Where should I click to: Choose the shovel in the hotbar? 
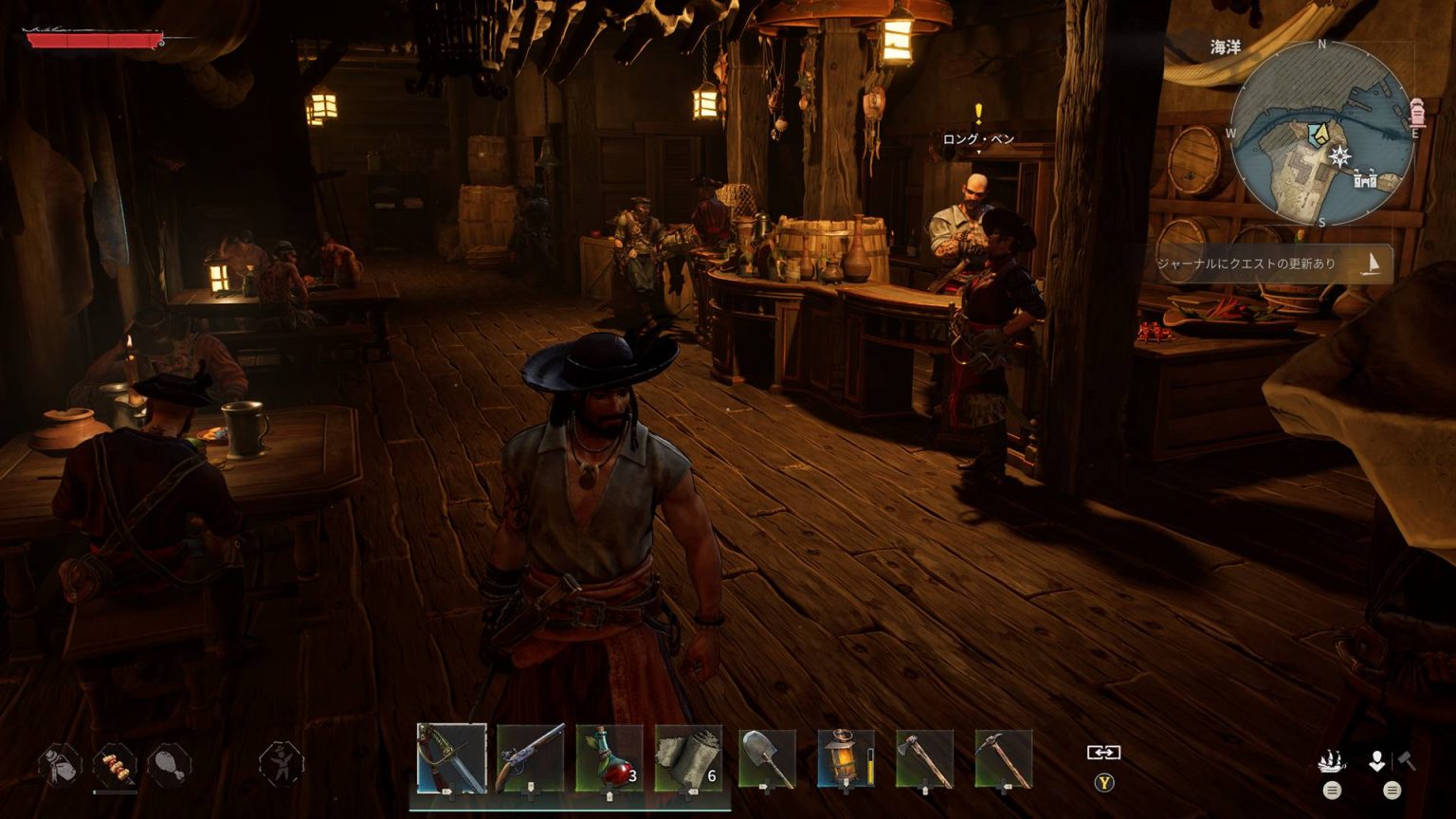(x=767, y=757)
